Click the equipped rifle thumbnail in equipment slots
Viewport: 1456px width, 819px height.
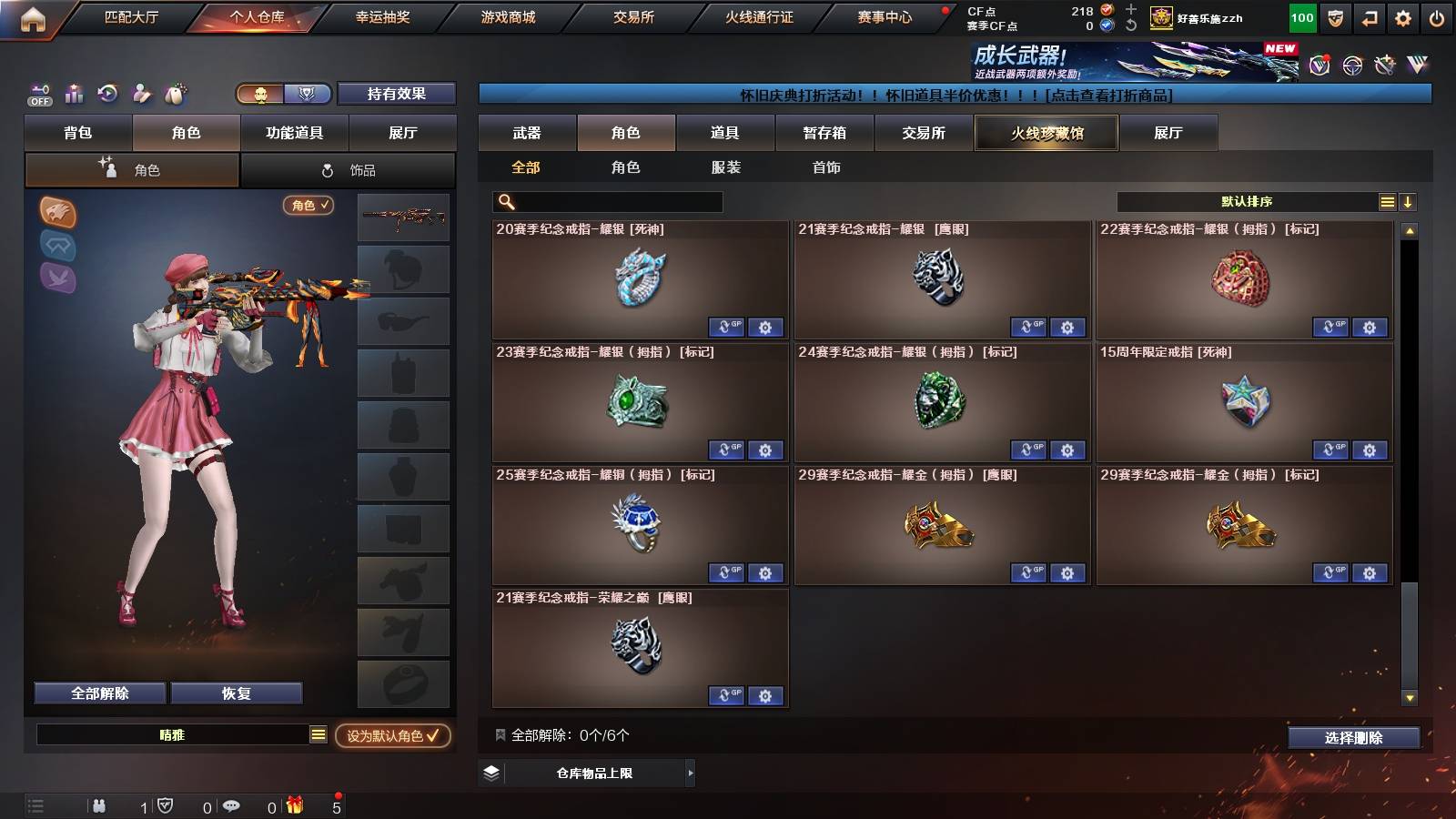coord(403,217)
